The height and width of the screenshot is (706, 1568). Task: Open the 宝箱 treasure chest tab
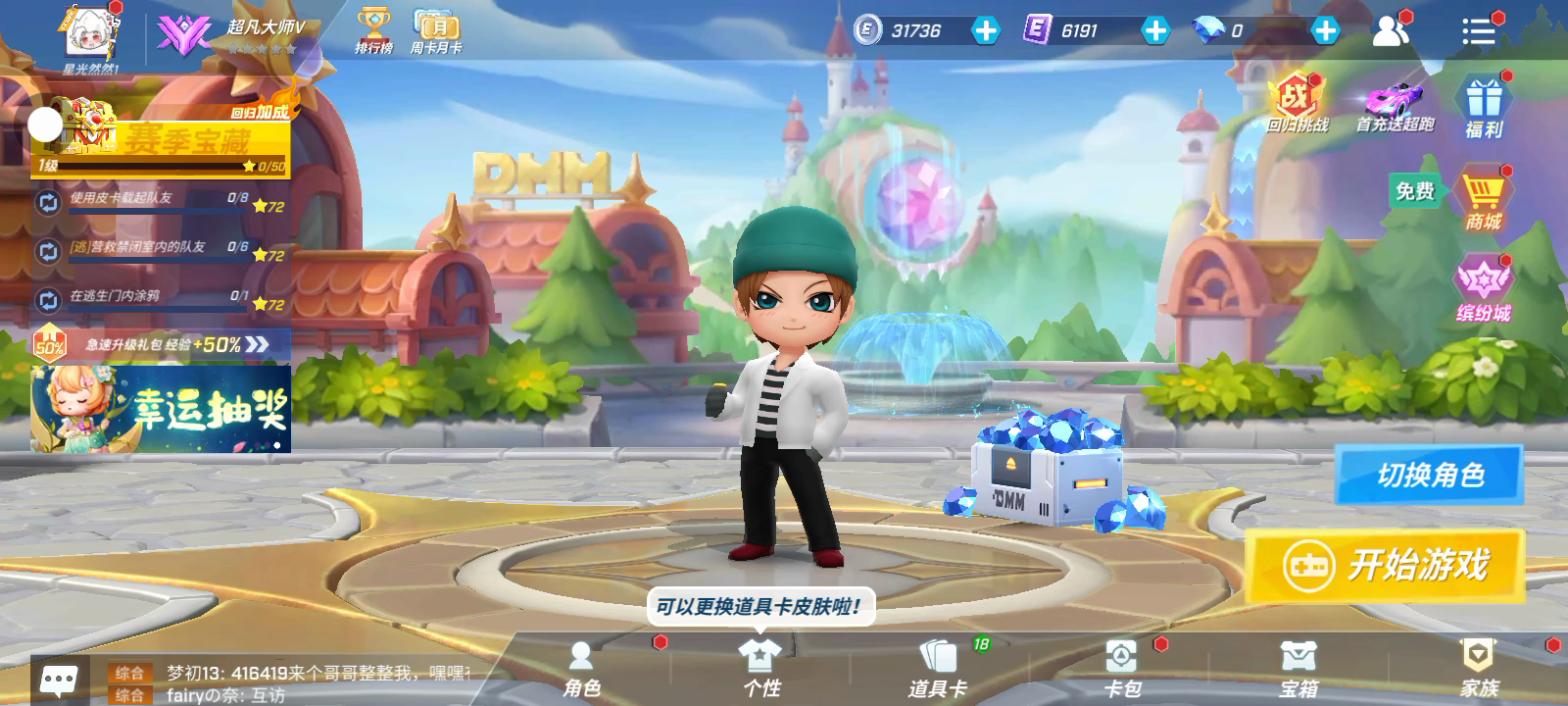coord(1298,670)
